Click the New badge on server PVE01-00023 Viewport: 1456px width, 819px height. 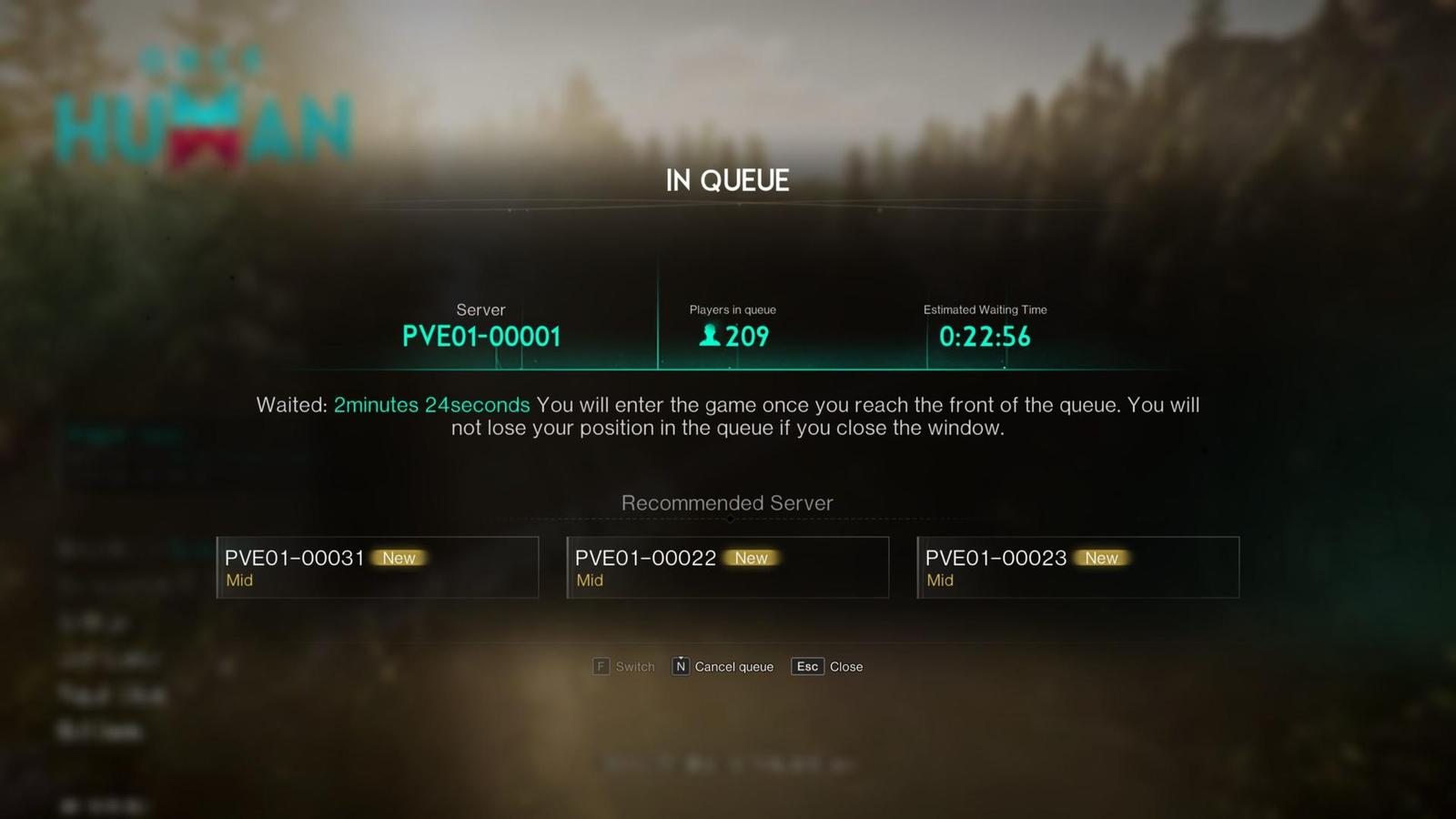click(x=1101, y=558)
